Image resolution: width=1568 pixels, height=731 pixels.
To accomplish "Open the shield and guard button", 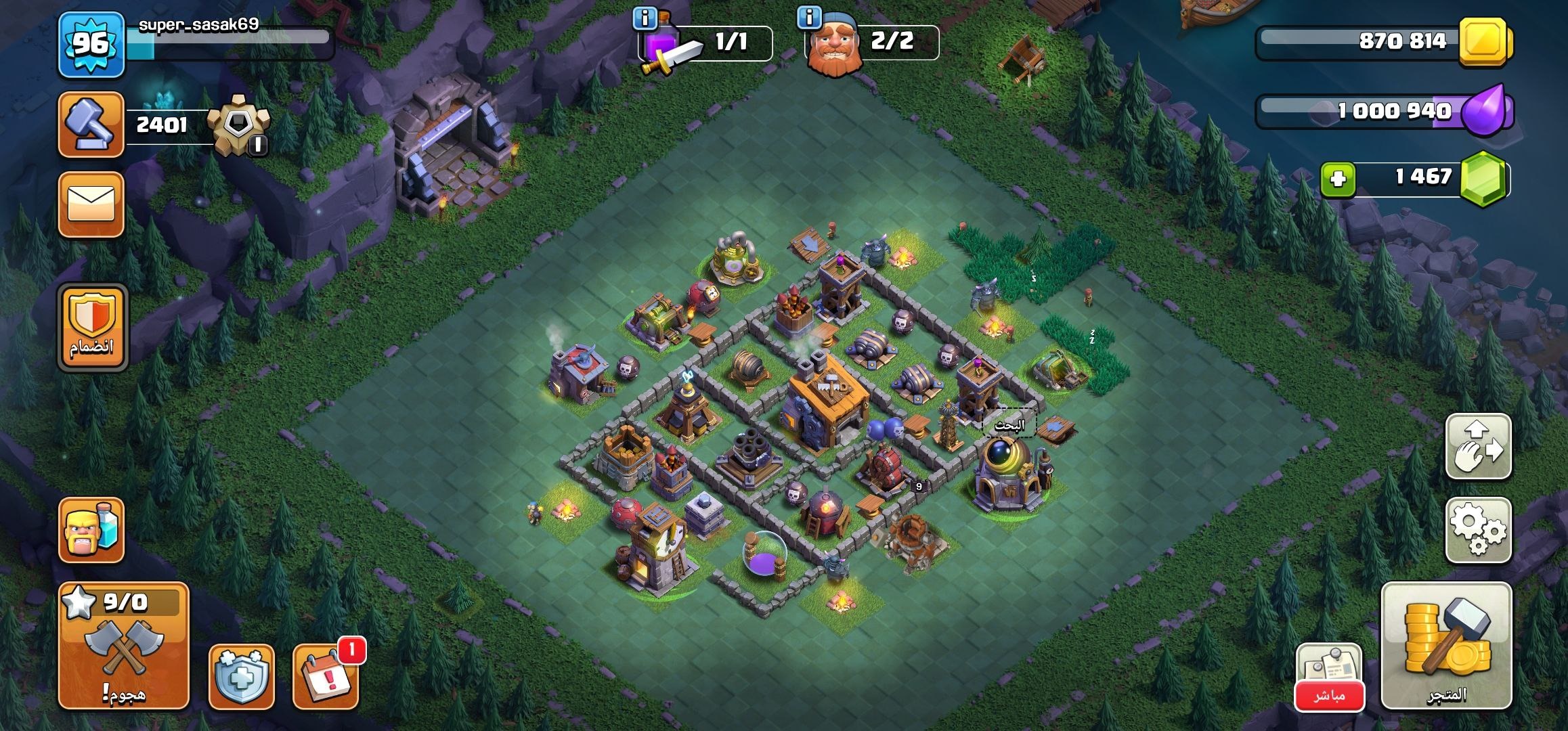I will (x=241, y=676).
